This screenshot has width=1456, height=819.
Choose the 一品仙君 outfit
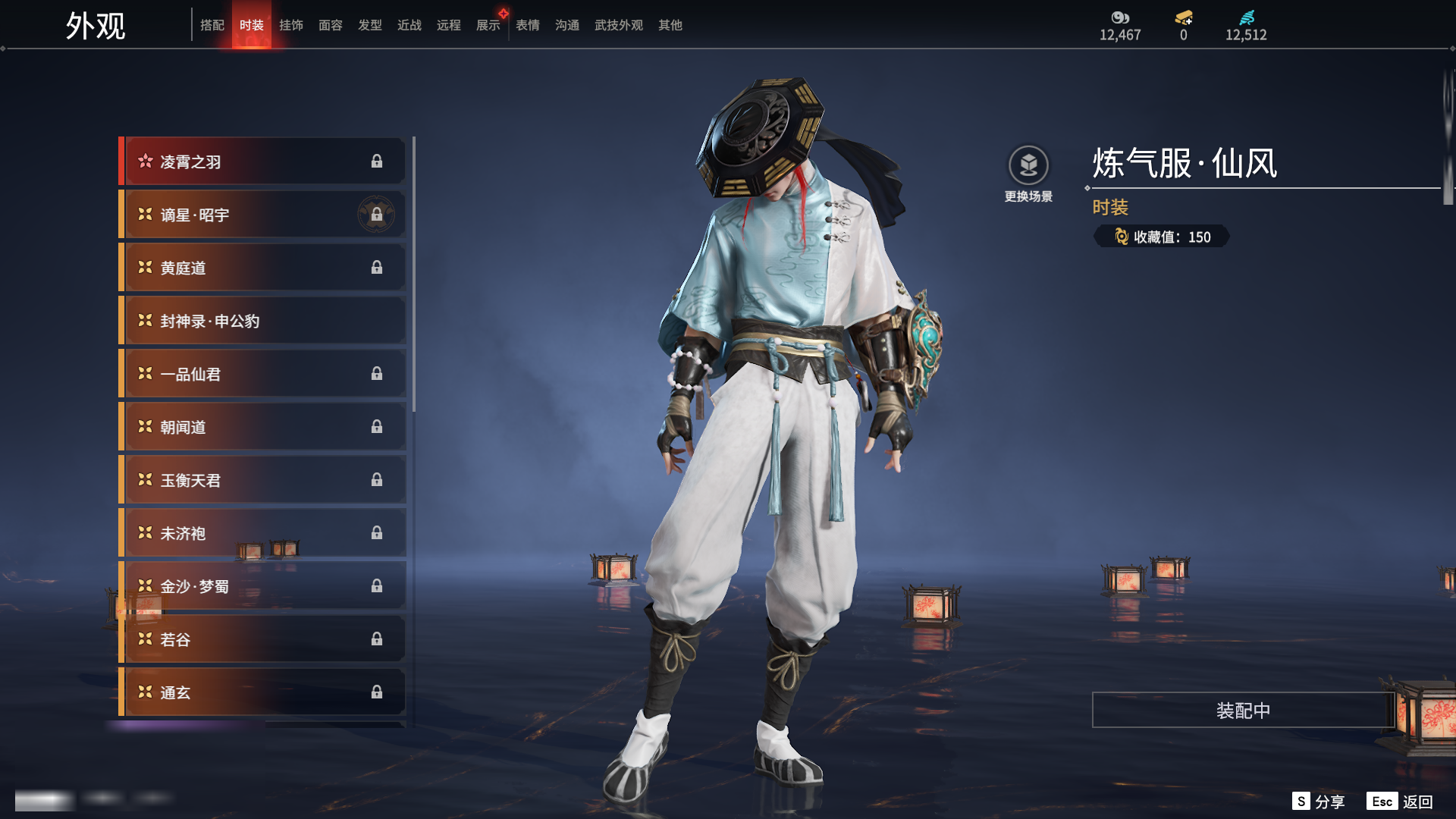tap(262, 374)
